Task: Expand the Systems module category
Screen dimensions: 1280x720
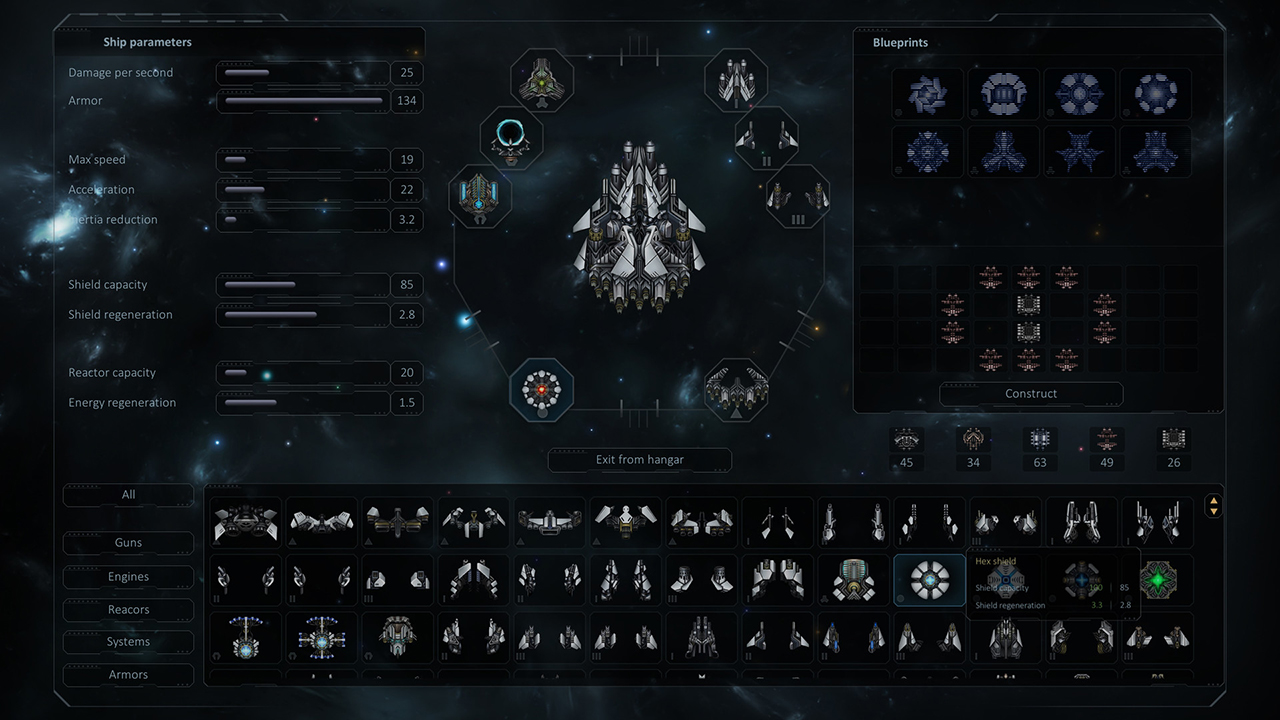Action: 128,641
